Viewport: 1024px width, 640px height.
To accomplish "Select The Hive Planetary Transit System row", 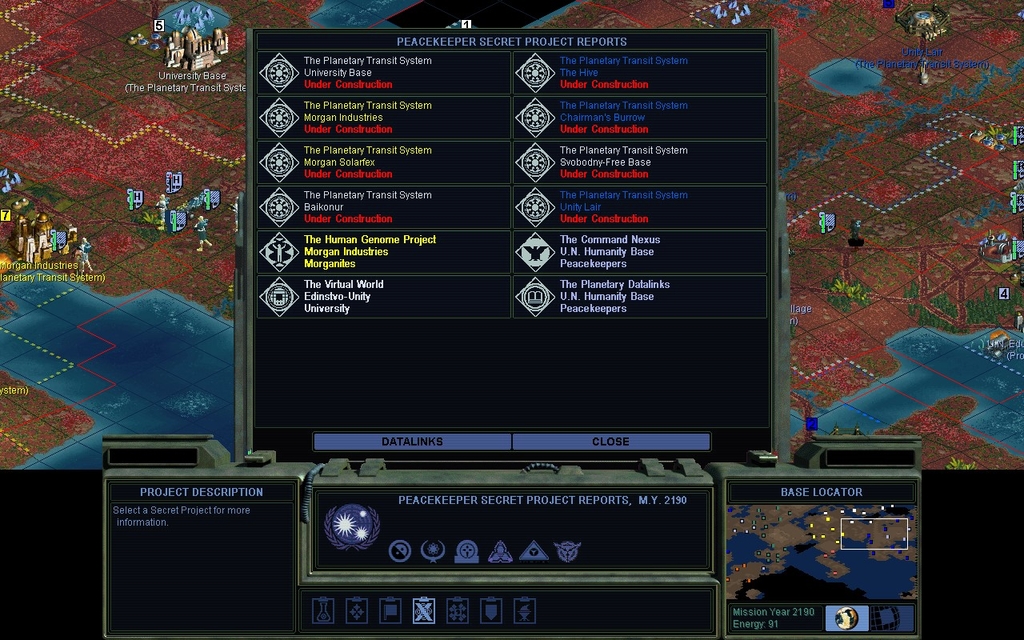I will coord(640,73).
